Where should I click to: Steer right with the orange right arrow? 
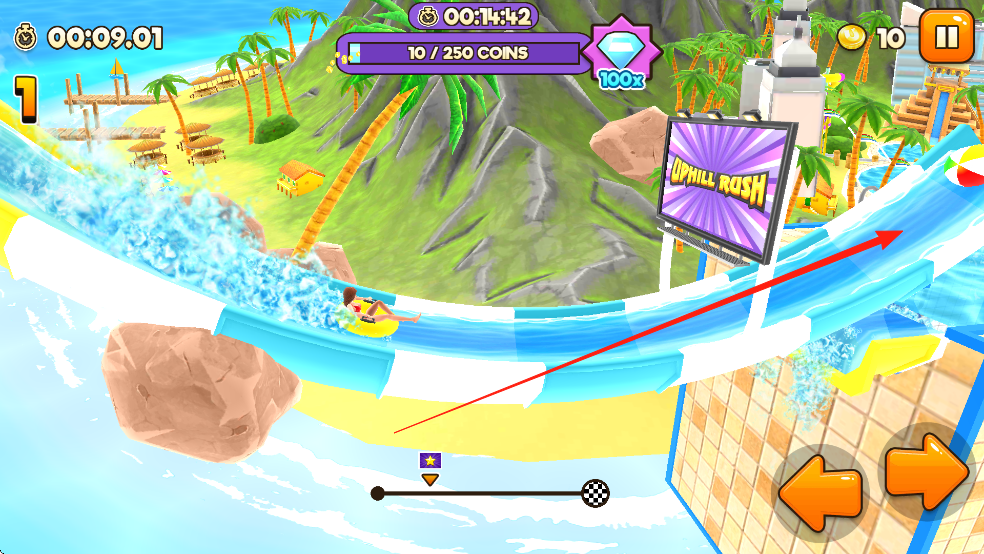[928, 470]
